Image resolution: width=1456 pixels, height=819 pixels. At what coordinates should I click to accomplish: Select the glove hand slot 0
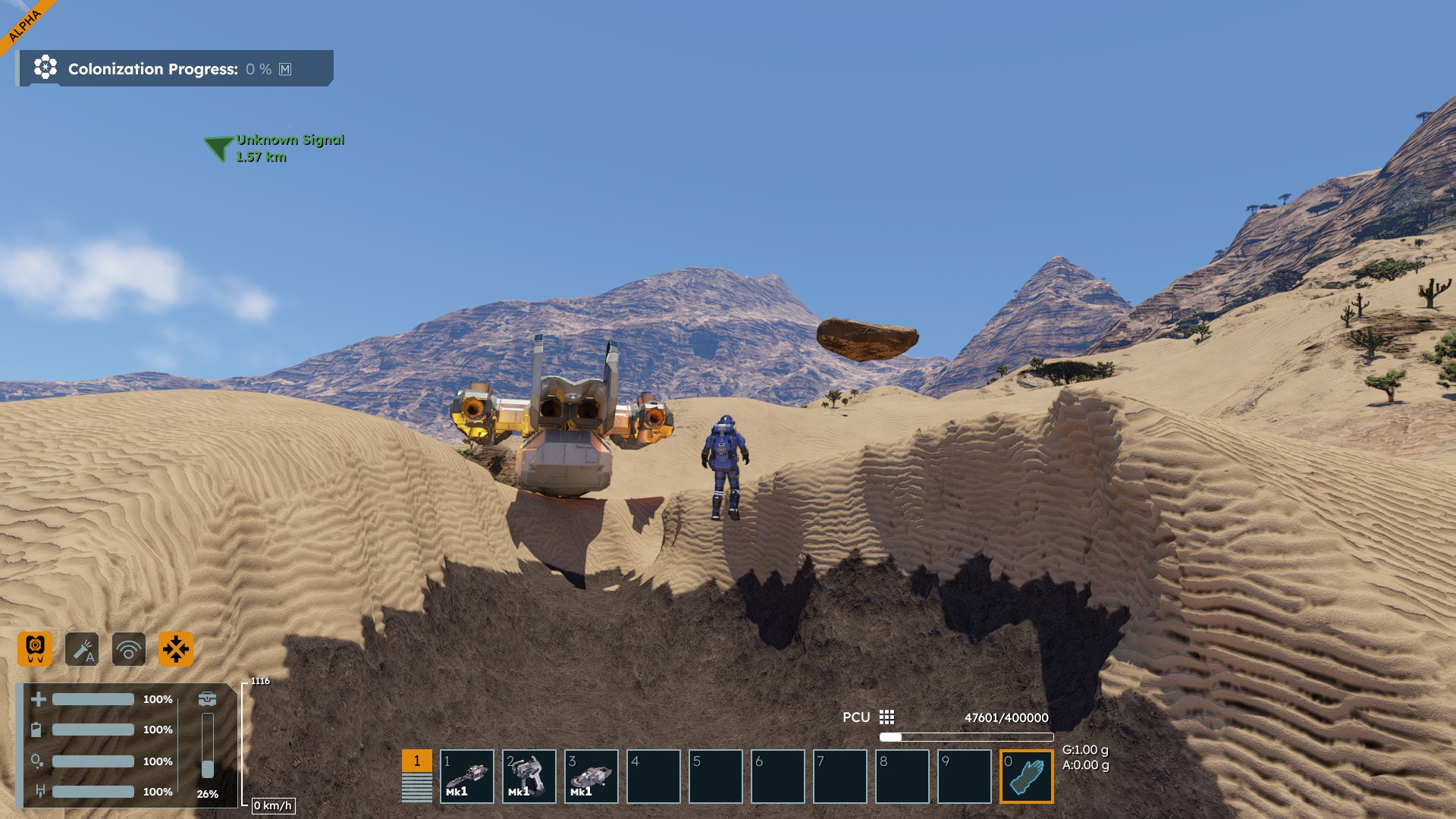point(1027,777)
